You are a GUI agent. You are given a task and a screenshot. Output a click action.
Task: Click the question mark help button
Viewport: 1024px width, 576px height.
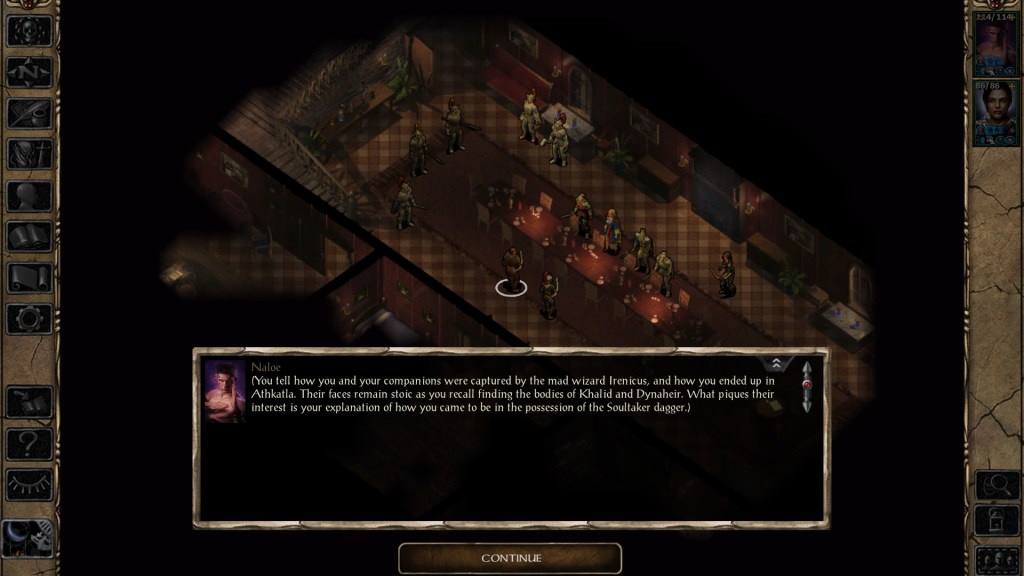pos(29,443)
